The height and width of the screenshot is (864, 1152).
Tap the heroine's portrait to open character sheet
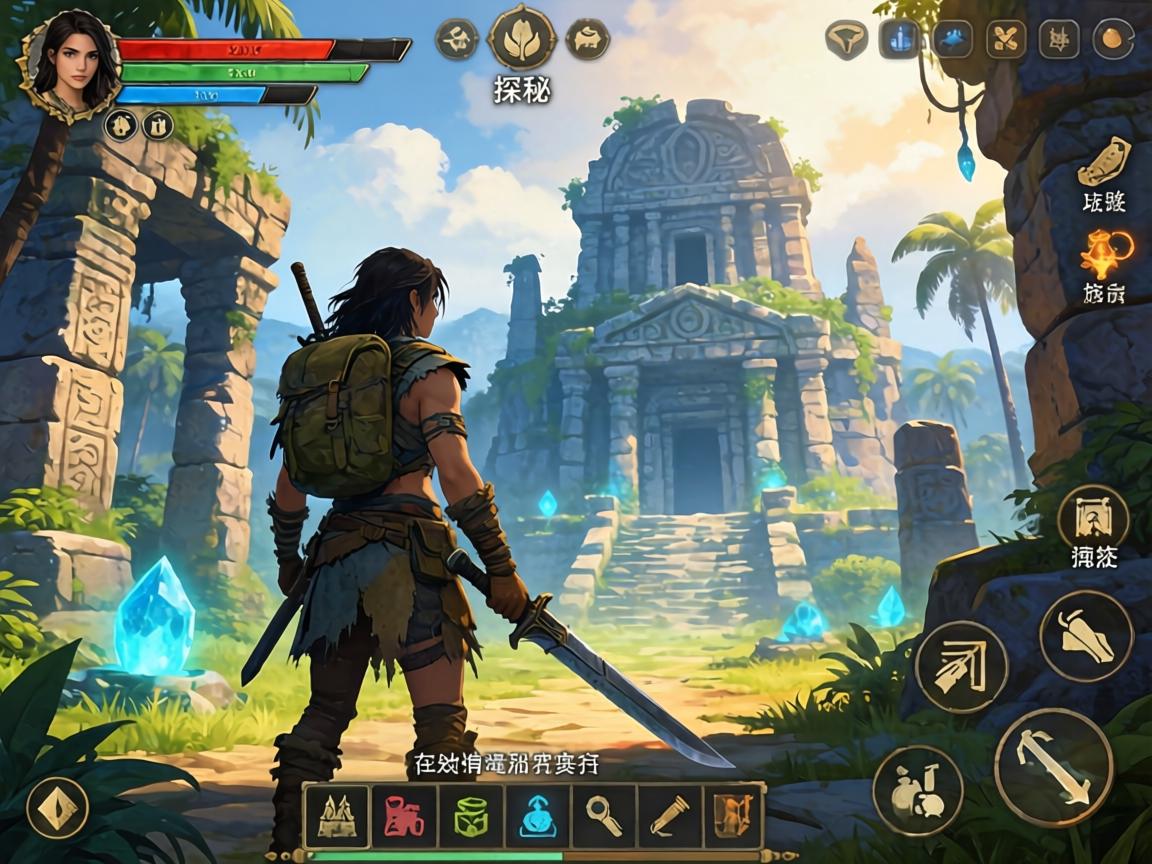click(68, 62)
